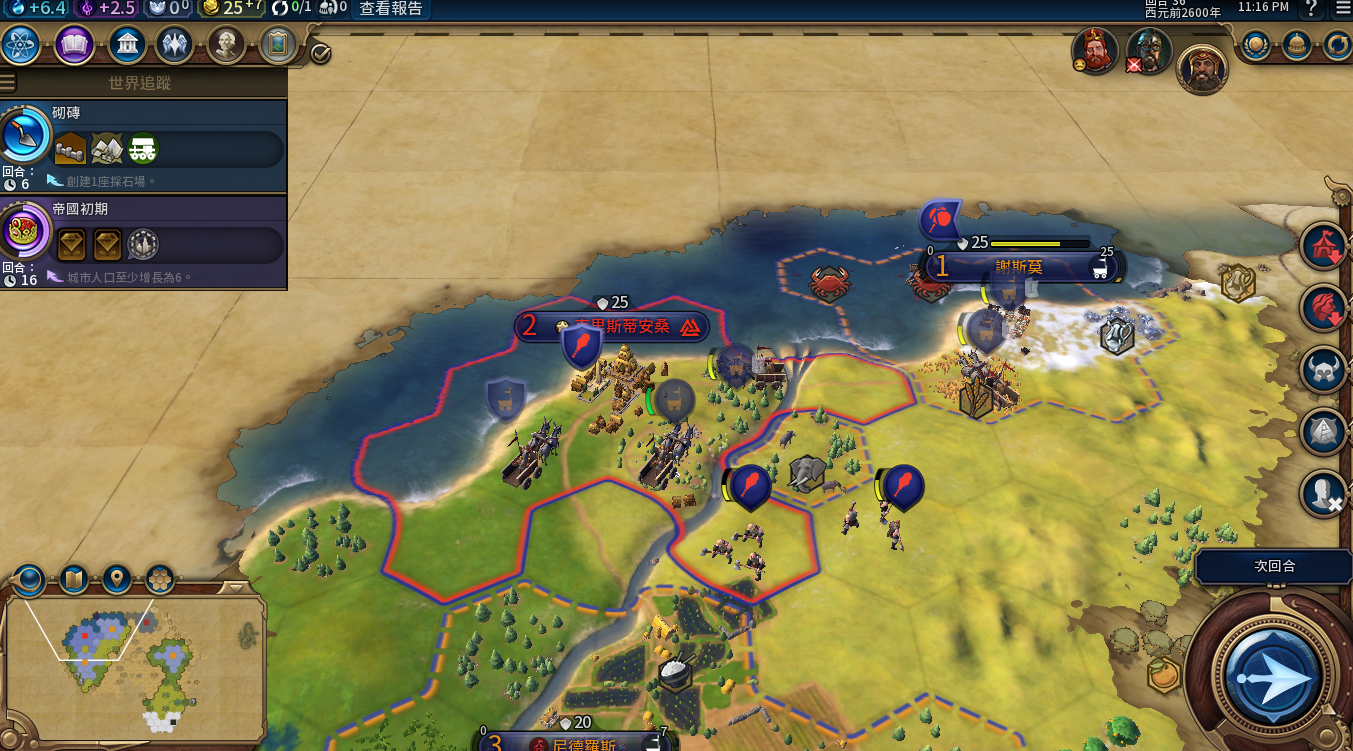Open the helmeted leader's diplomacy portrait
The image size is (1353, 751).
pyautogui.click(x=1148, y=51)
